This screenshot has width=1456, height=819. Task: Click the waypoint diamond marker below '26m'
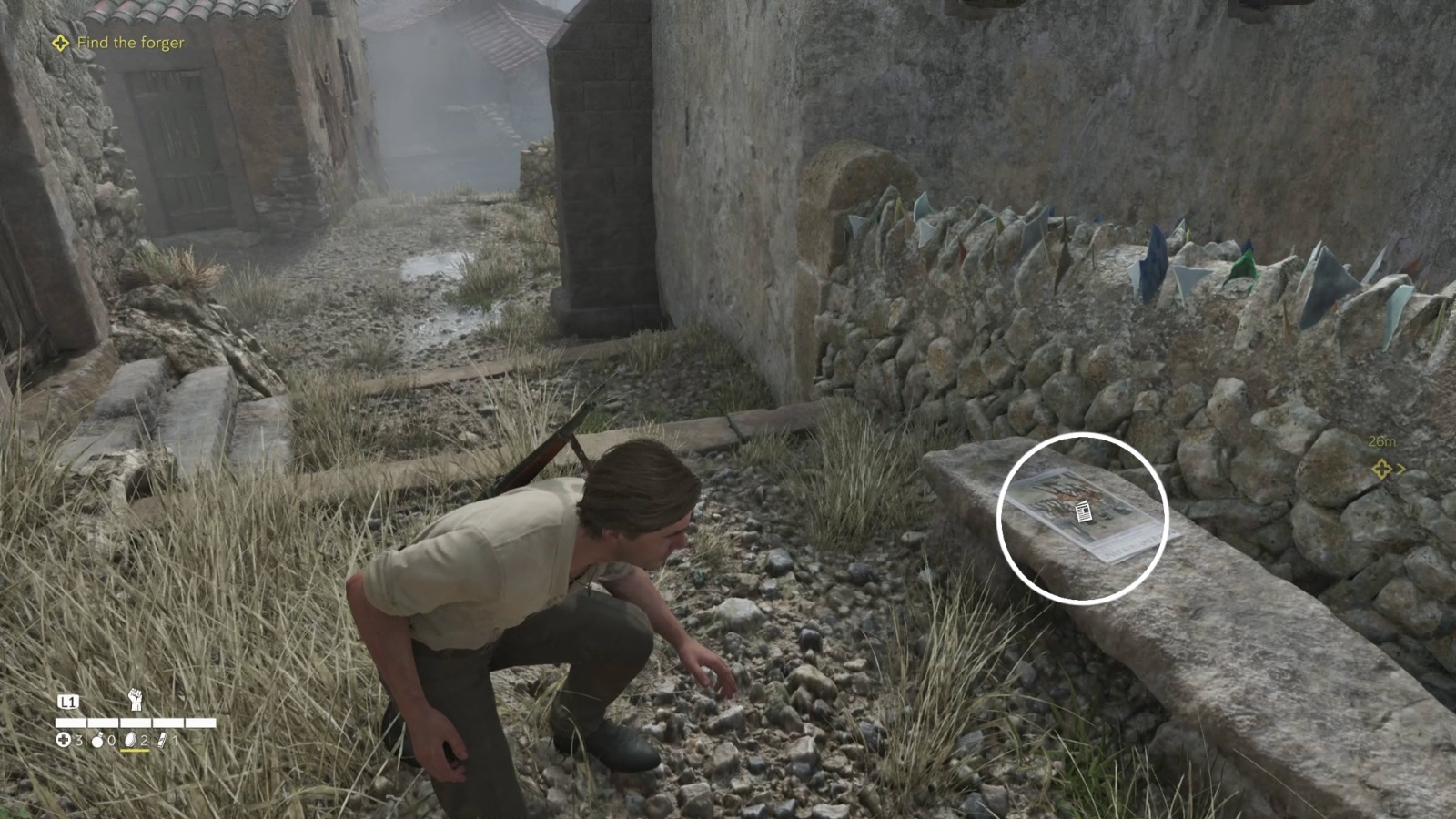(1382, 469)
